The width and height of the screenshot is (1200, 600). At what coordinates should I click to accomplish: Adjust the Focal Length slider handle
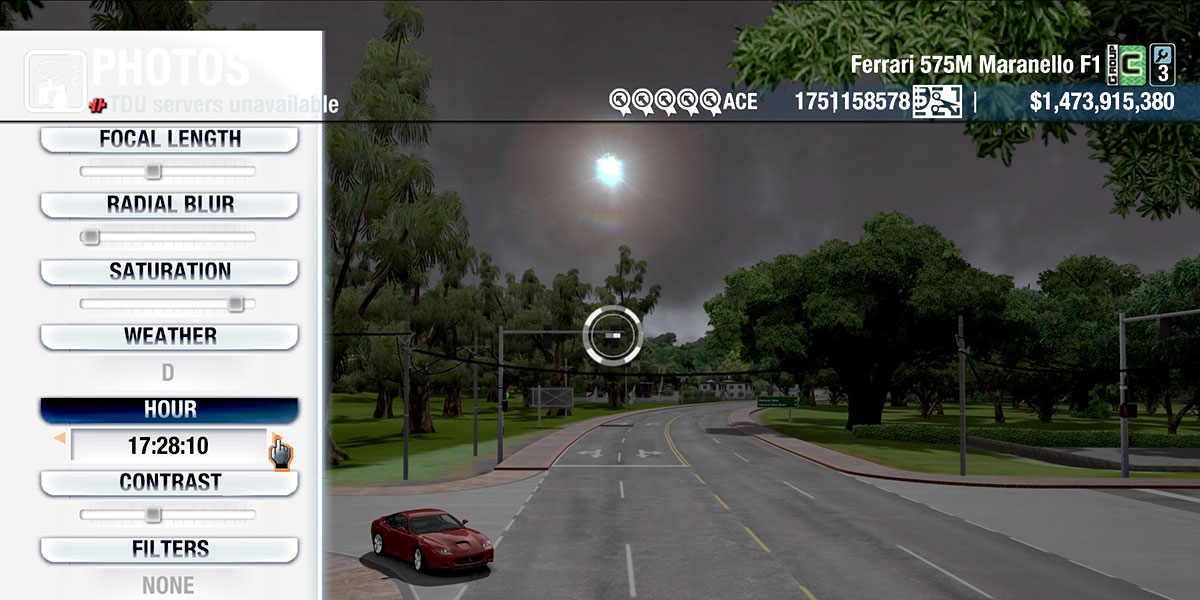point(153,171)
